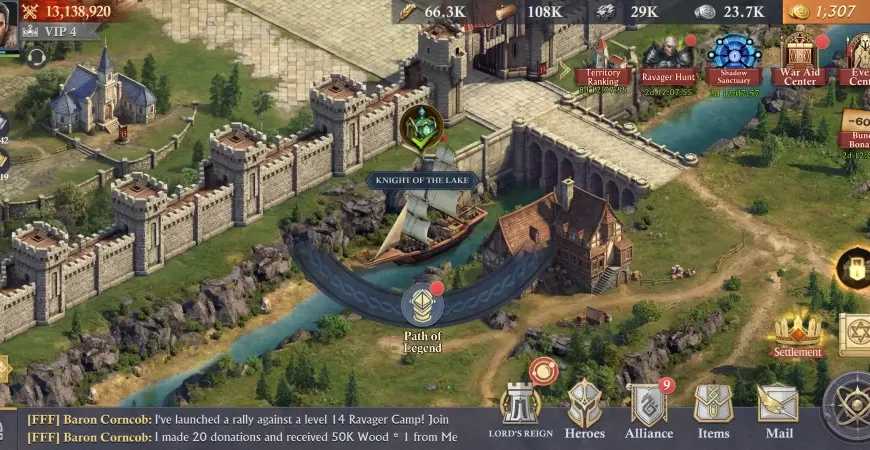
Task: Open the Settlement crown icon
Action: 797,331
